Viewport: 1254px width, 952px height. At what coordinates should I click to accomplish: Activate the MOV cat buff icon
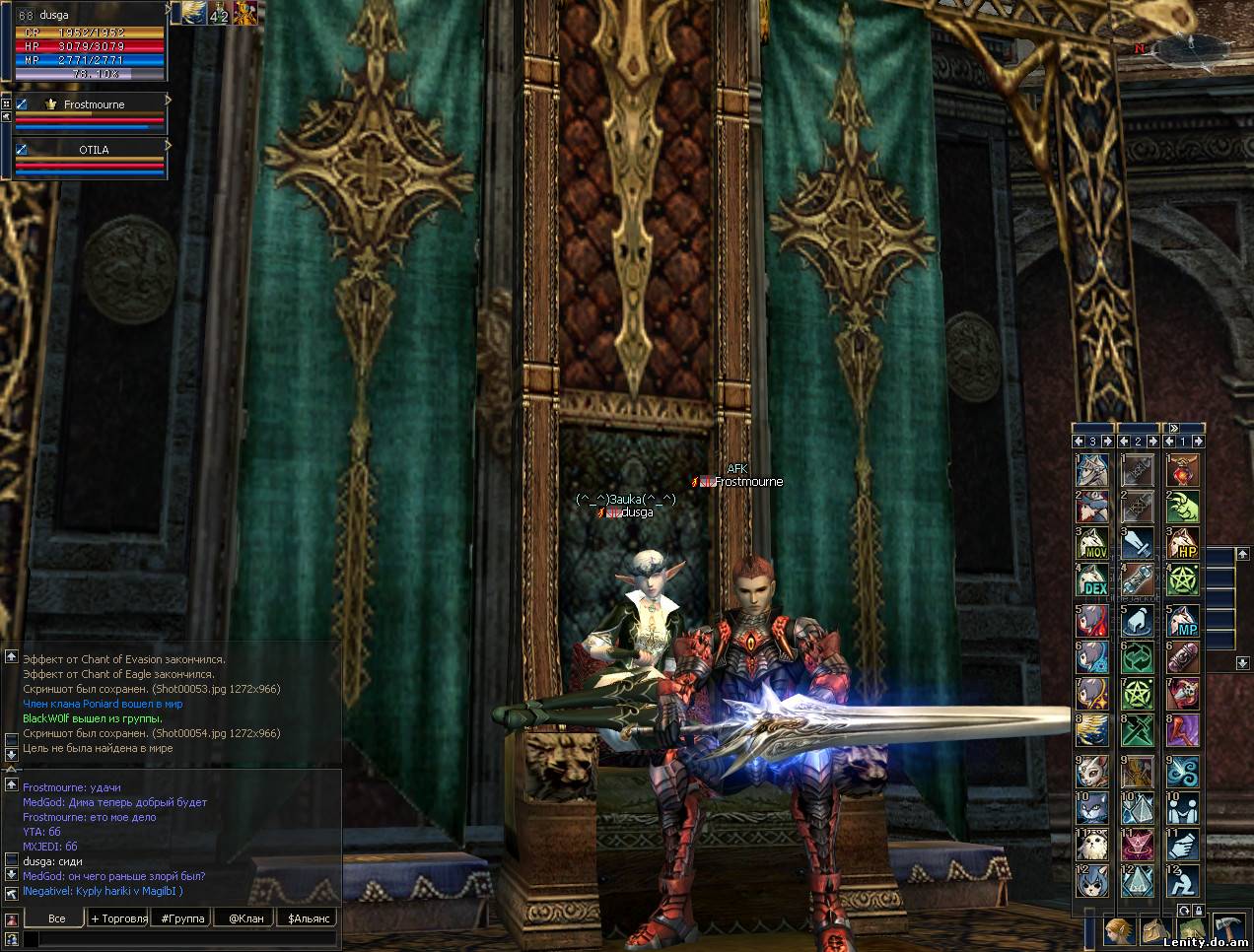(1092, 543)
